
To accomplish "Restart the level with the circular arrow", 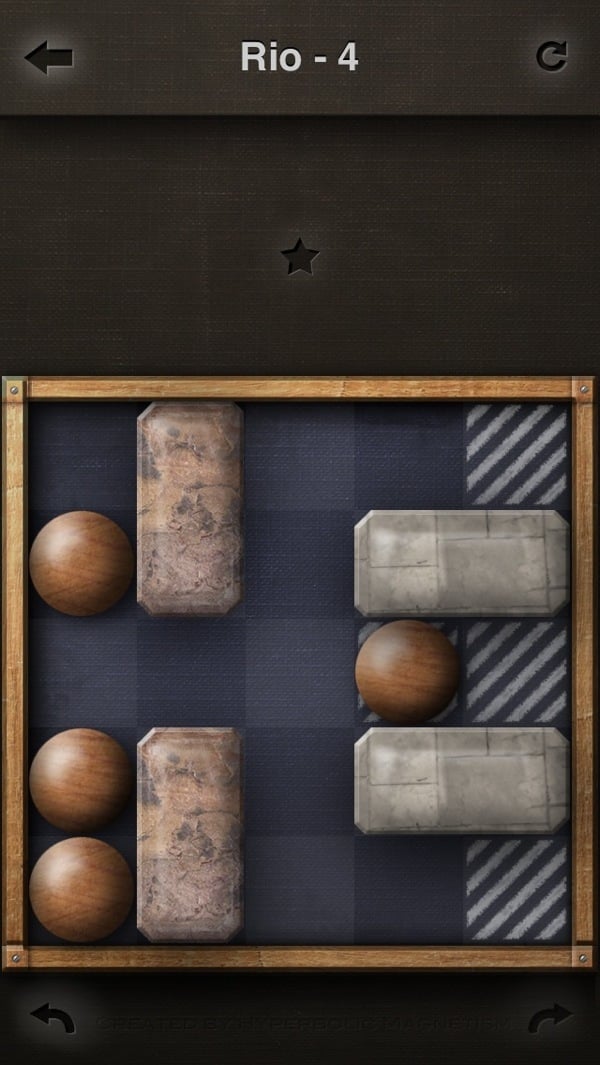I will [551, 56].
